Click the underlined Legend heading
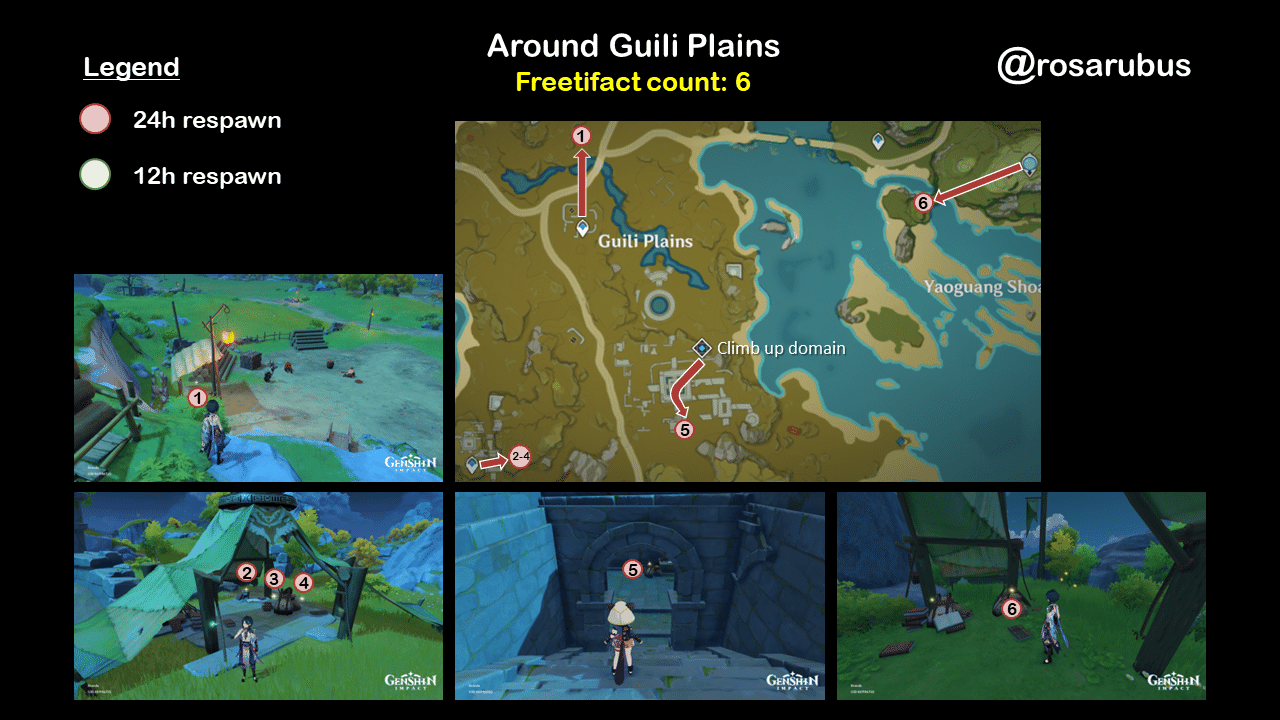The image size is (1280, 720). point(131,67)
